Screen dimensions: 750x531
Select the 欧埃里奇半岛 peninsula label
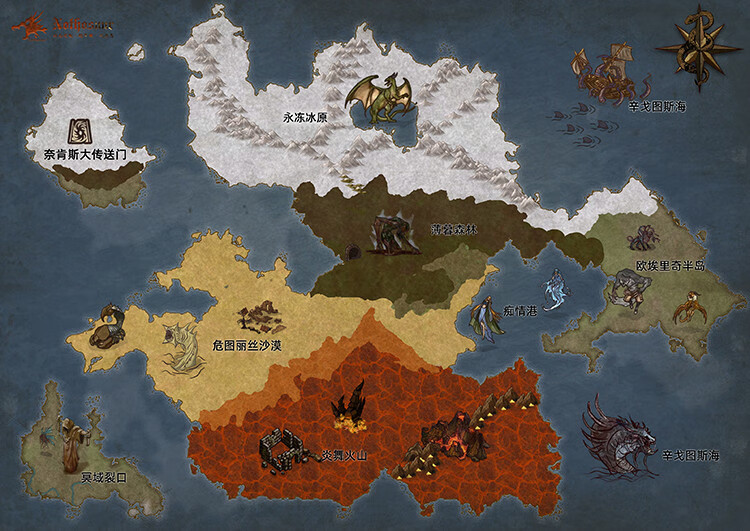point(670,266)
